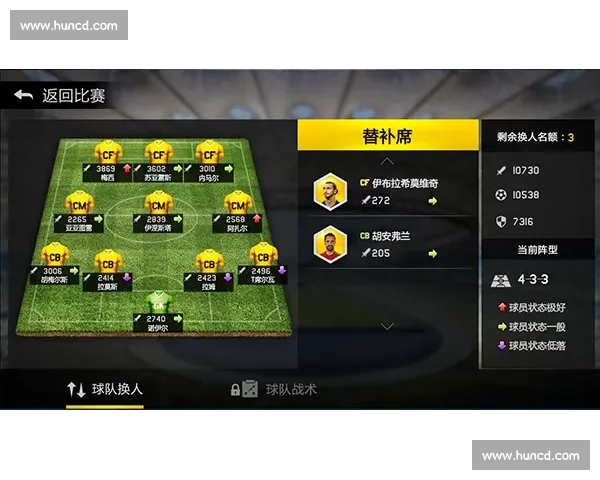Click 返回比赛 to return to the match
The image size is (600, 480).
[x=60, y=96]
